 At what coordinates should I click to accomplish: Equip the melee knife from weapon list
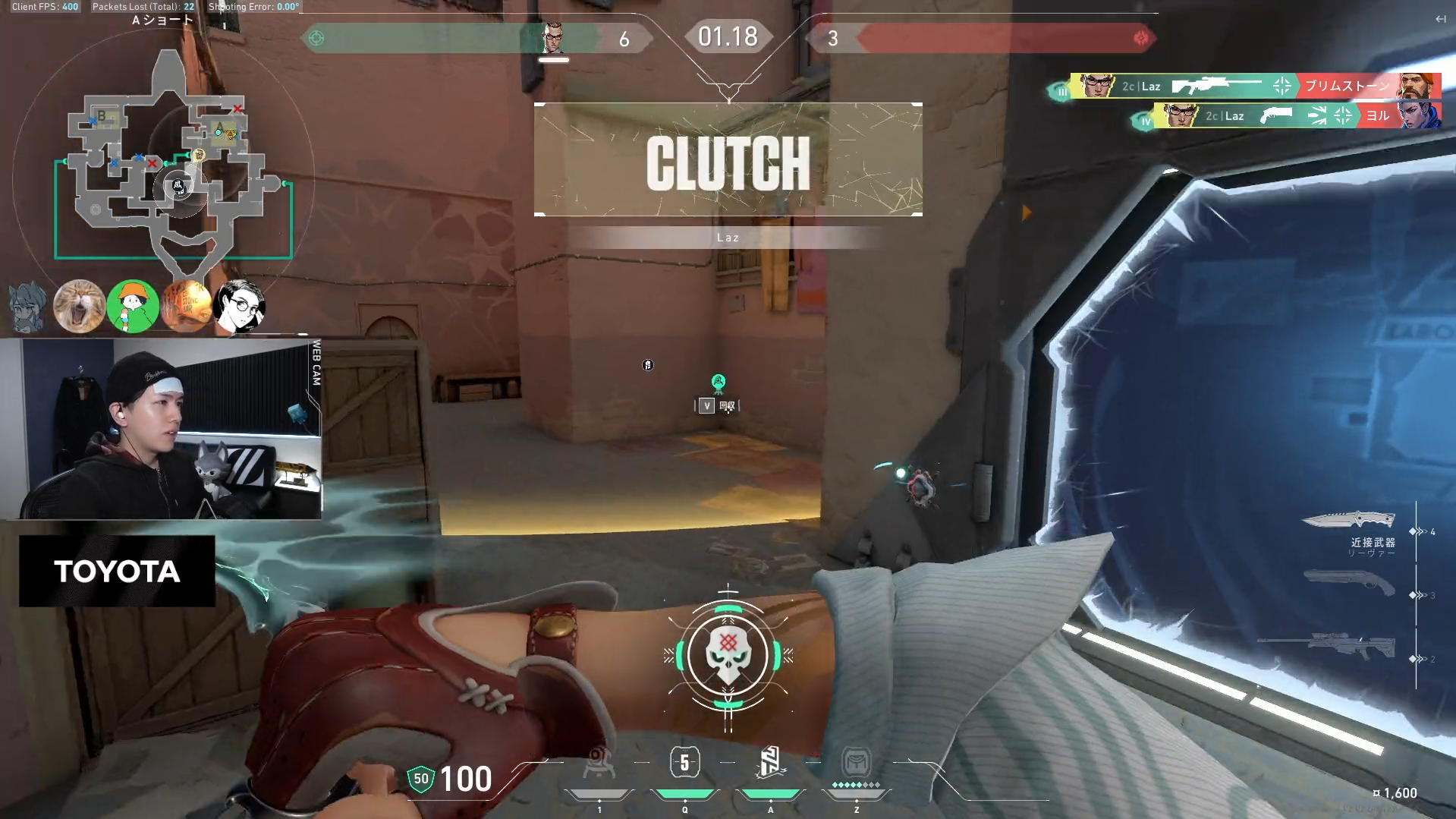coord(1349,521)
